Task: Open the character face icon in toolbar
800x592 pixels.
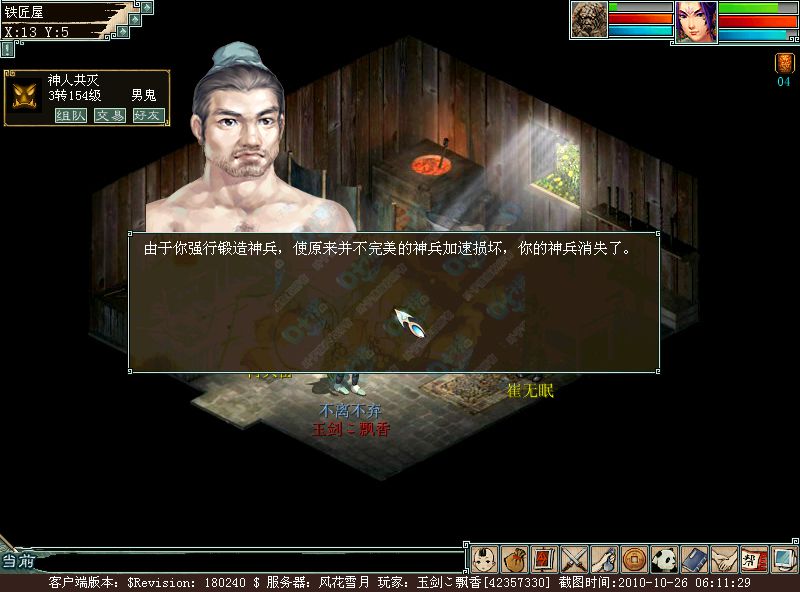Action: [484, 558]
